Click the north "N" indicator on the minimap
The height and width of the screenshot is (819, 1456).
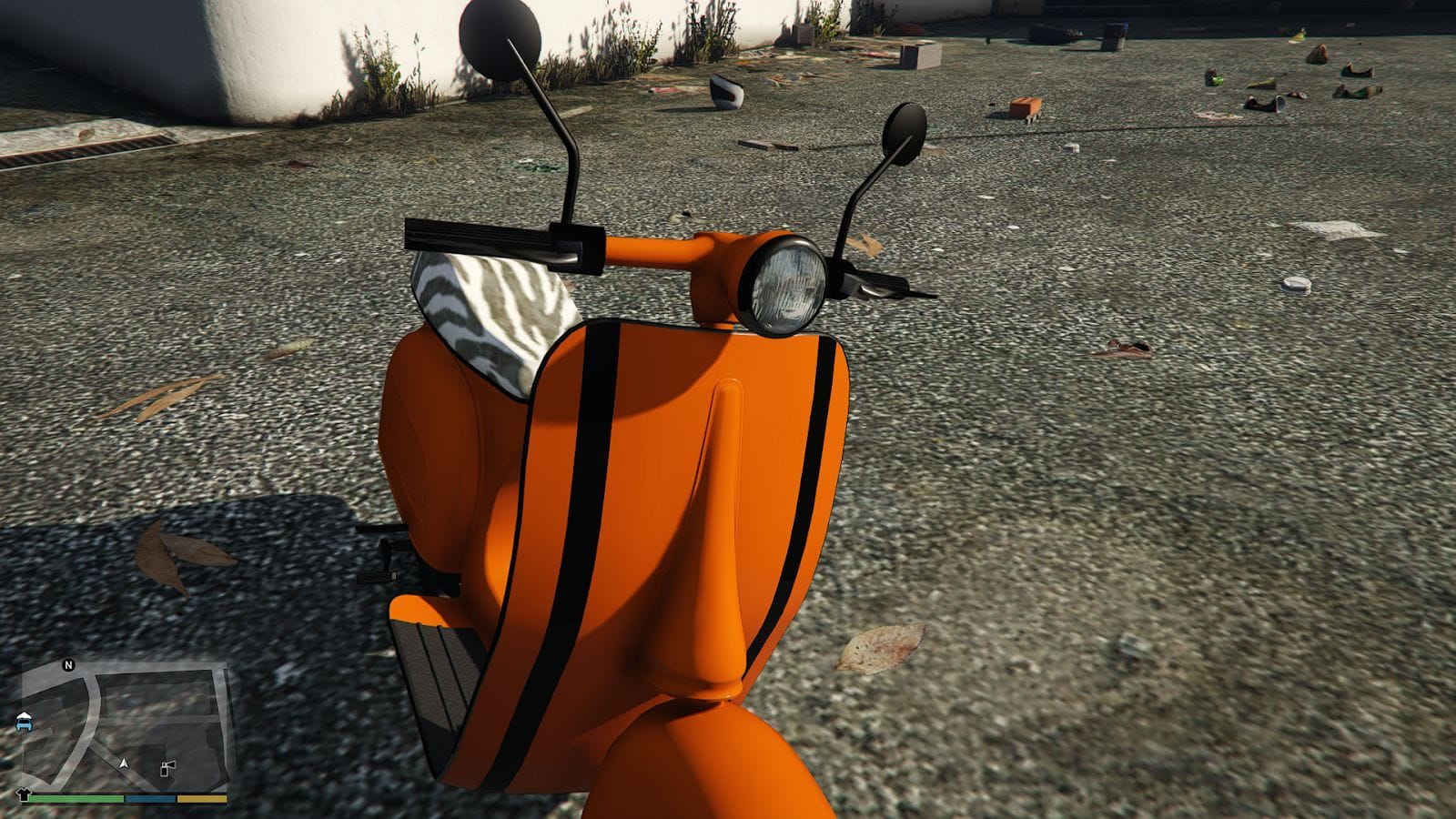pyautogui.click(x=68, y=664)
